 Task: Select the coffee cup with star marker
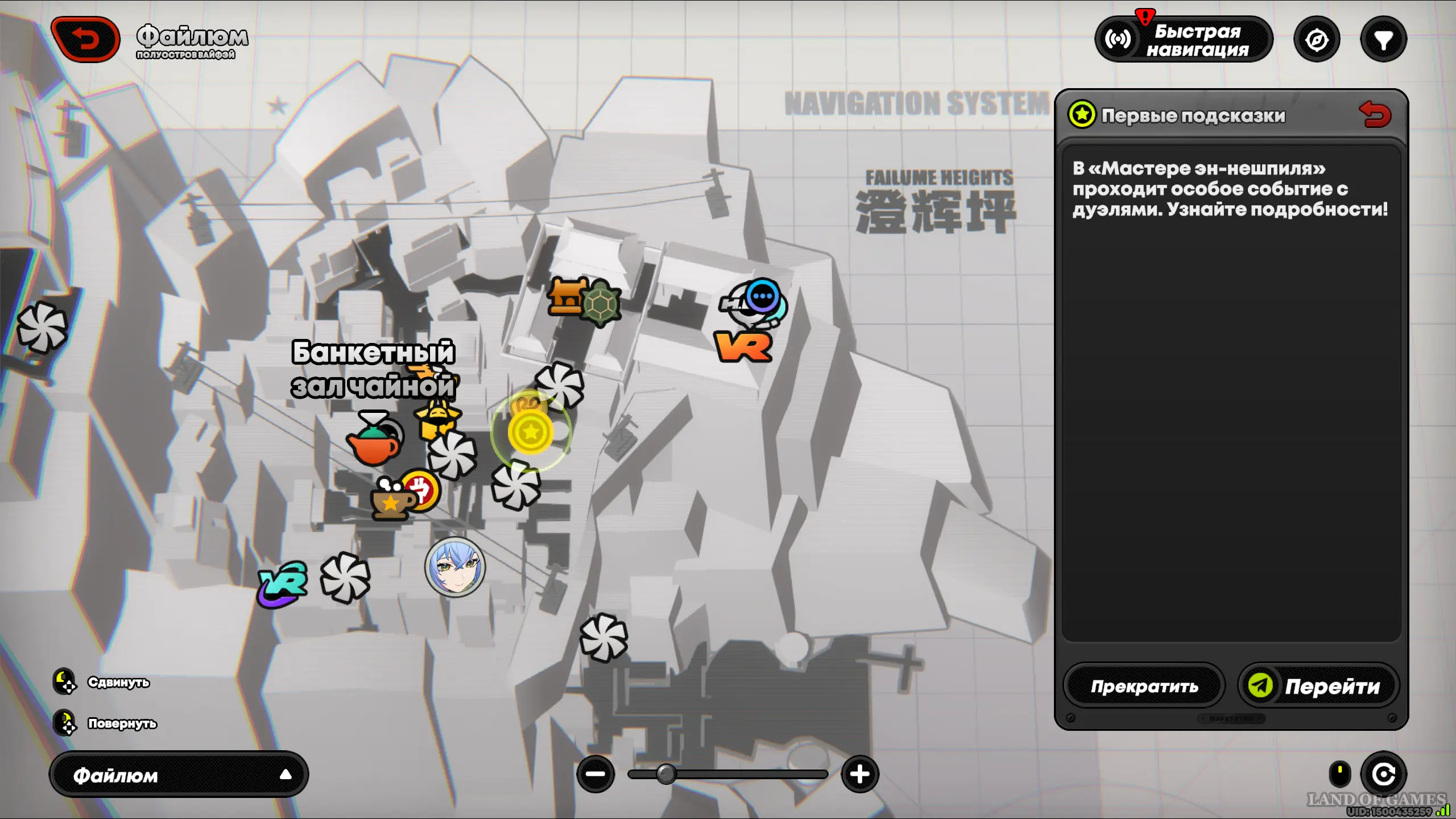(x=391, y=502)
